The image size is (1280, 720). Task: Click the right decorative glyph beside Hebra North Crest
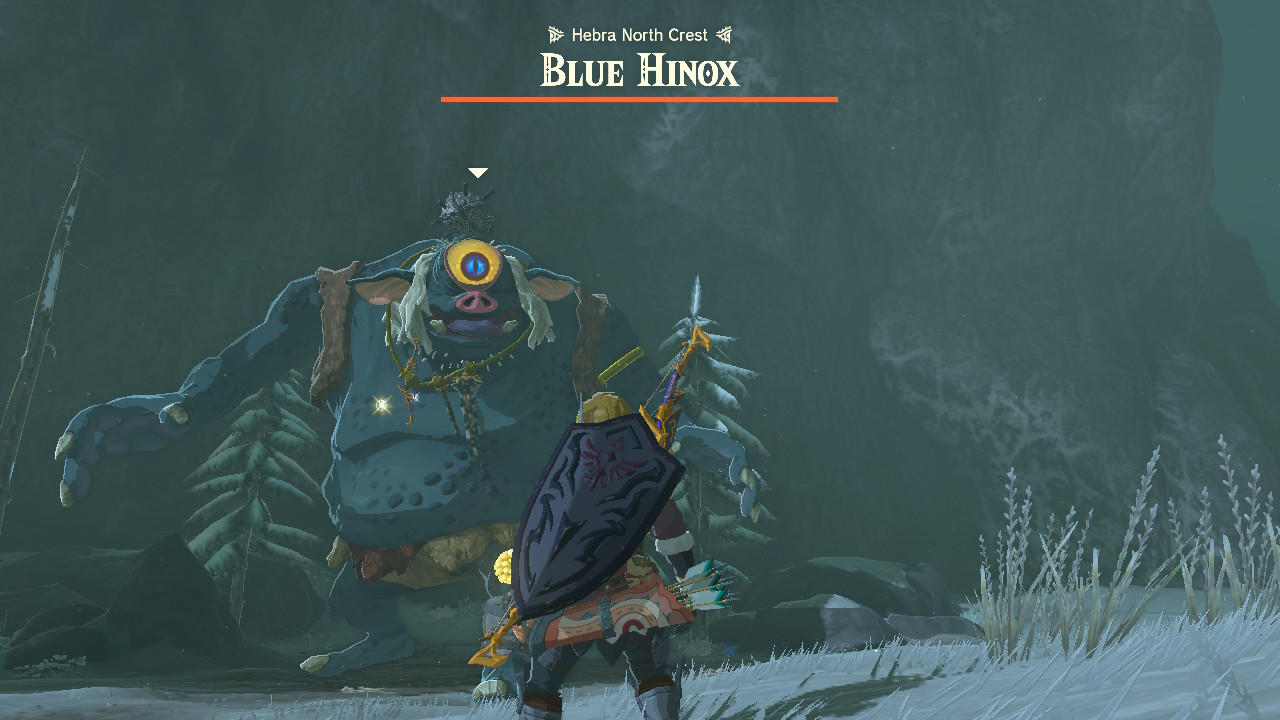[x=724, y=33]
